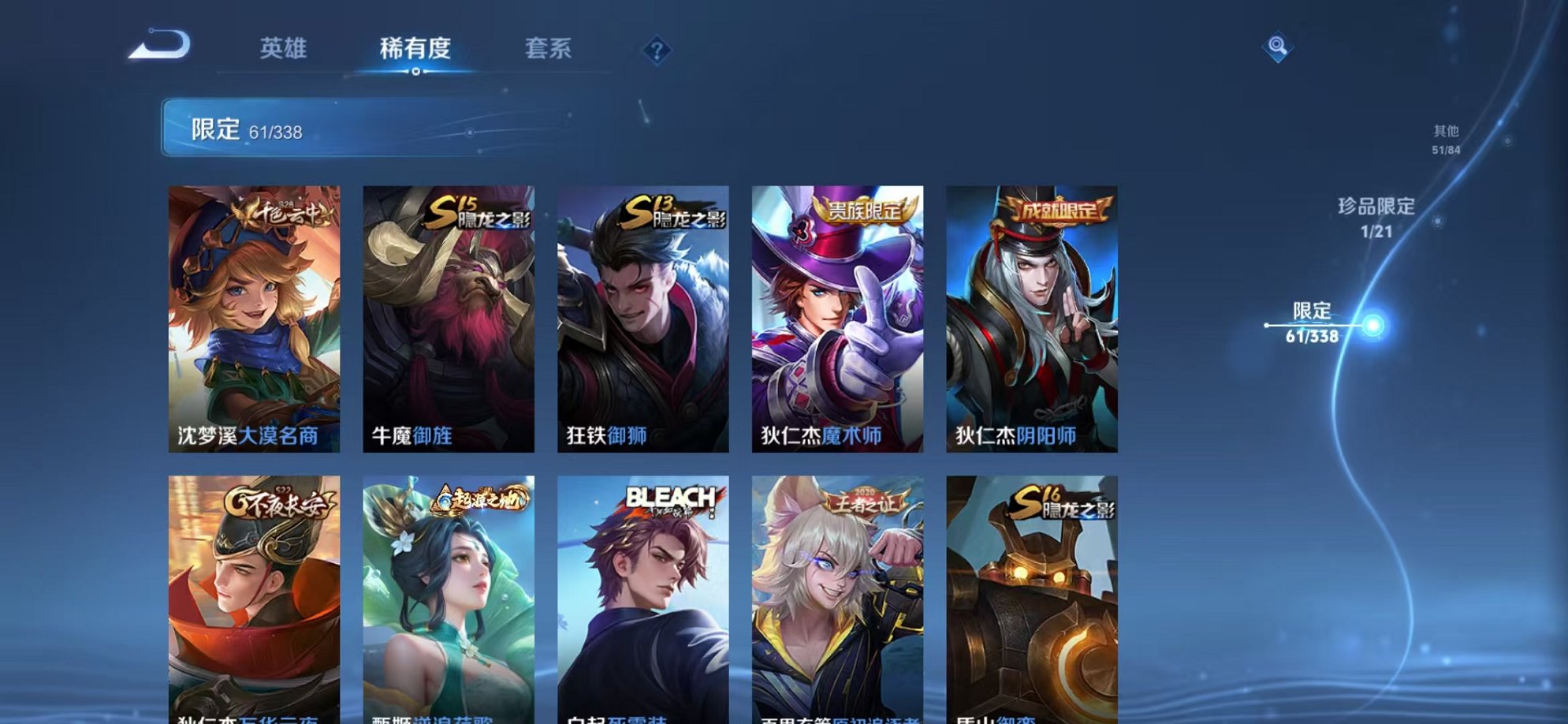Switch to the 套系 tab
This screenshot has width=1568, height=724.
tap(549, 49)
